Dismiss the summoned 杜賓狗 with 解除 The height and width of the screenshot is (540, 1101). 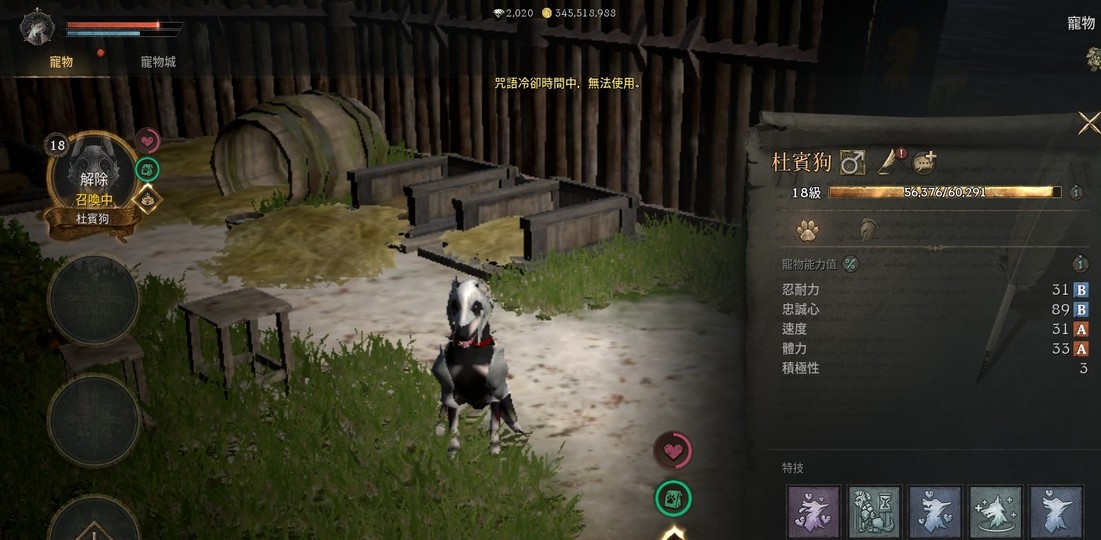point(93,180)
